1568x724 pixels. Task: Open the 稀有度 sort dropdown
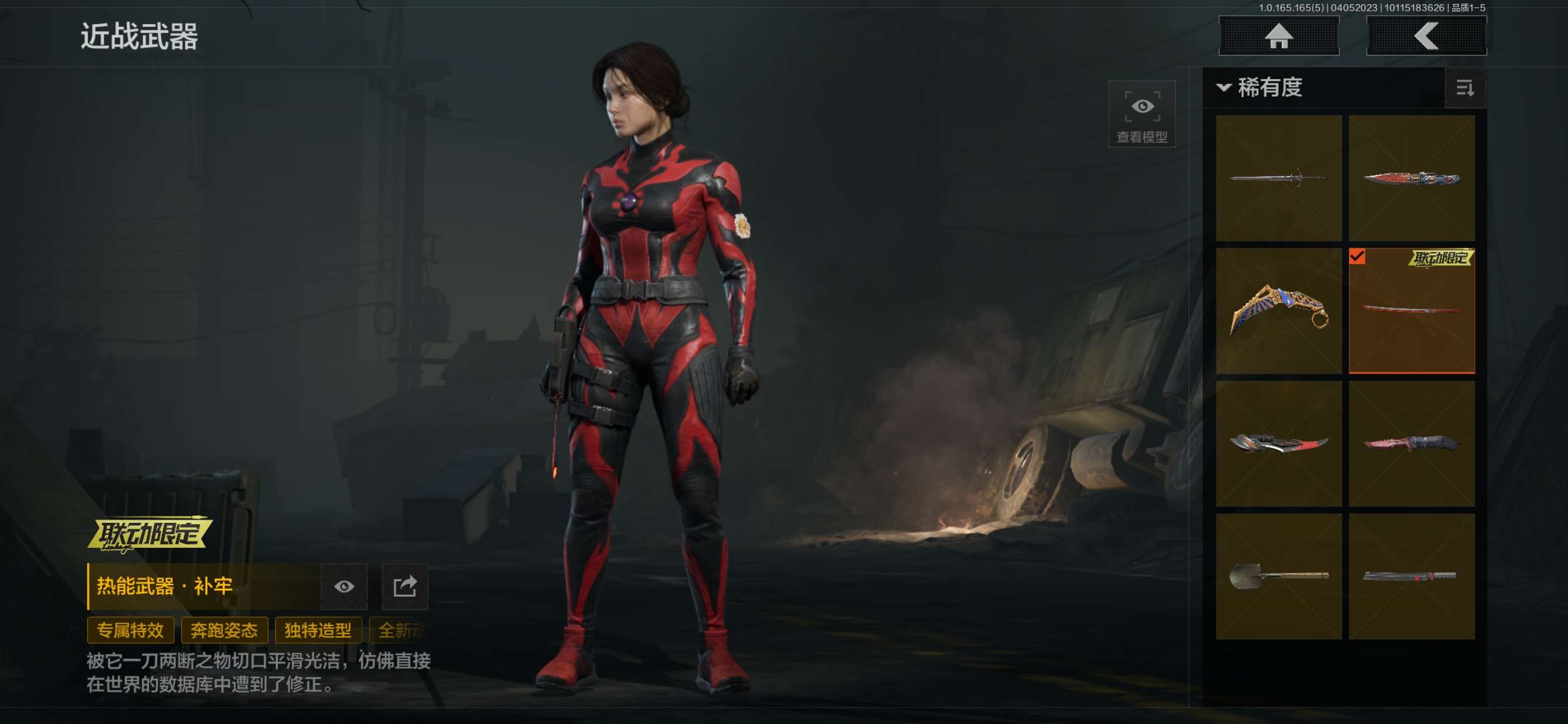pyautogui.click(x=1260, y=88)
